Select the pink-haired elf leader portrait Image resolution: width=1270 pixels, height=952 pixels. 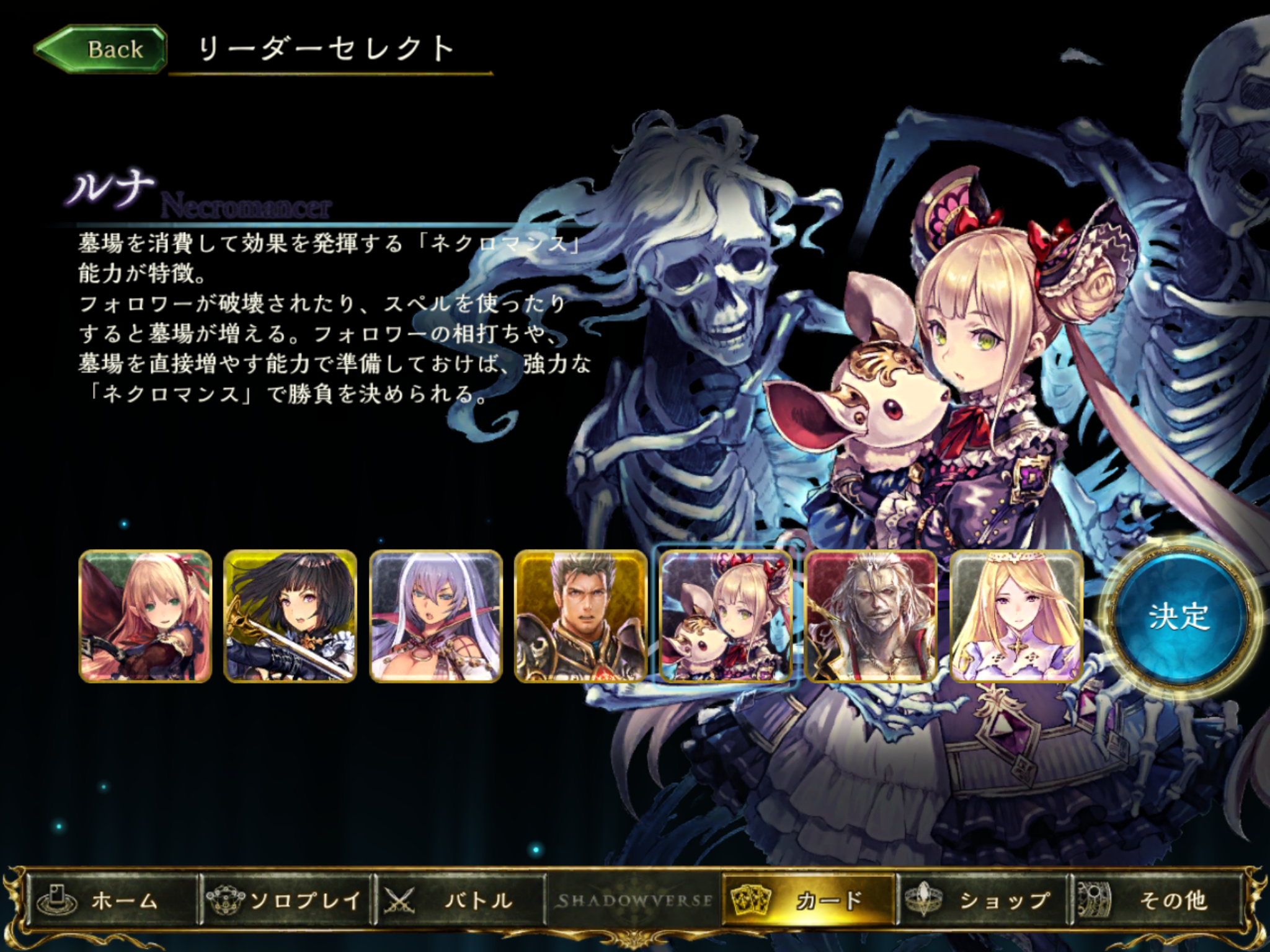coord(146,617)
